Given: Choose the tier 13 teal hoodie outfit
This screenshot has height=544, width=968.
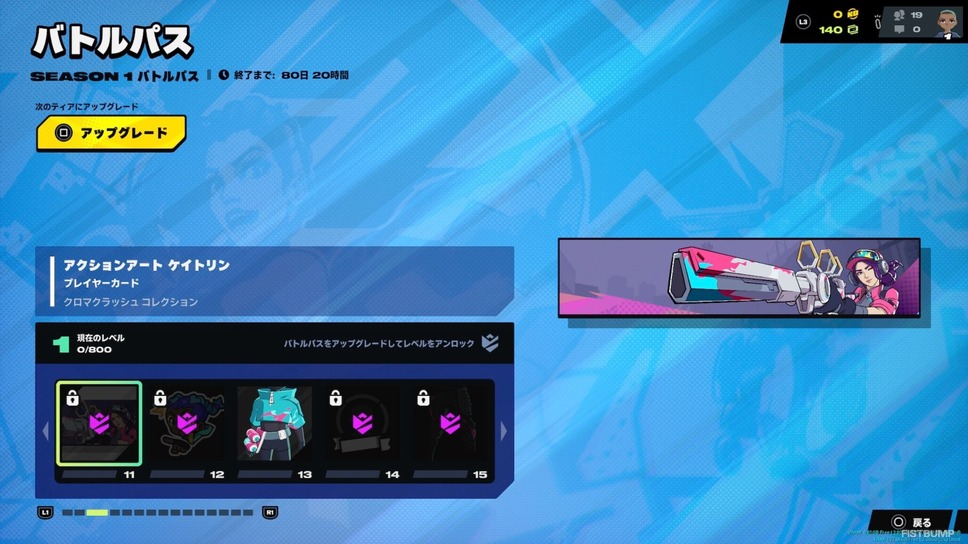Looking at the screenshot, I should pos(274,424).
